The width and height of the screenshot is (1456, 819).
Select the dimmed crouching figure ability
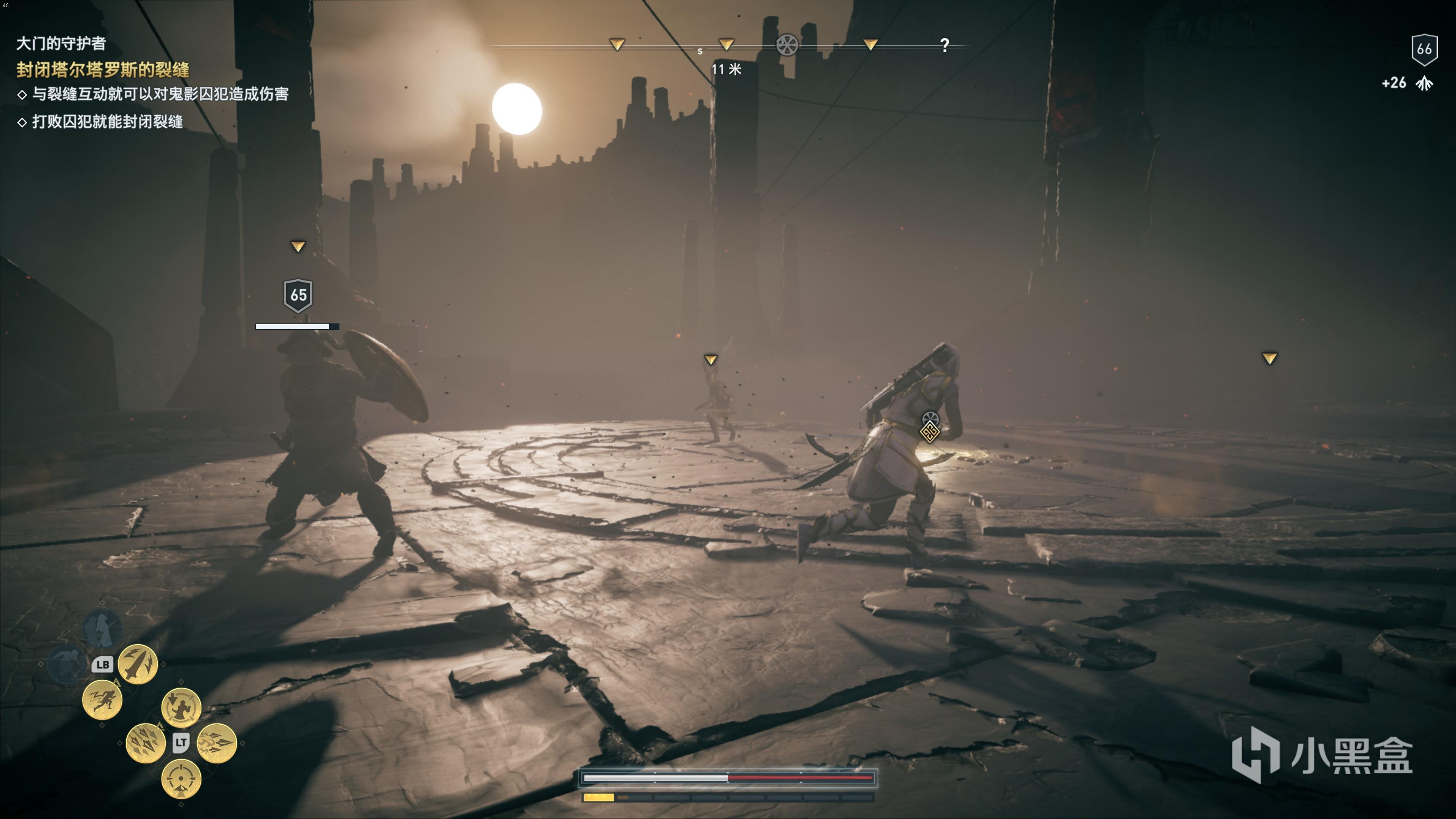click(67, 664)
